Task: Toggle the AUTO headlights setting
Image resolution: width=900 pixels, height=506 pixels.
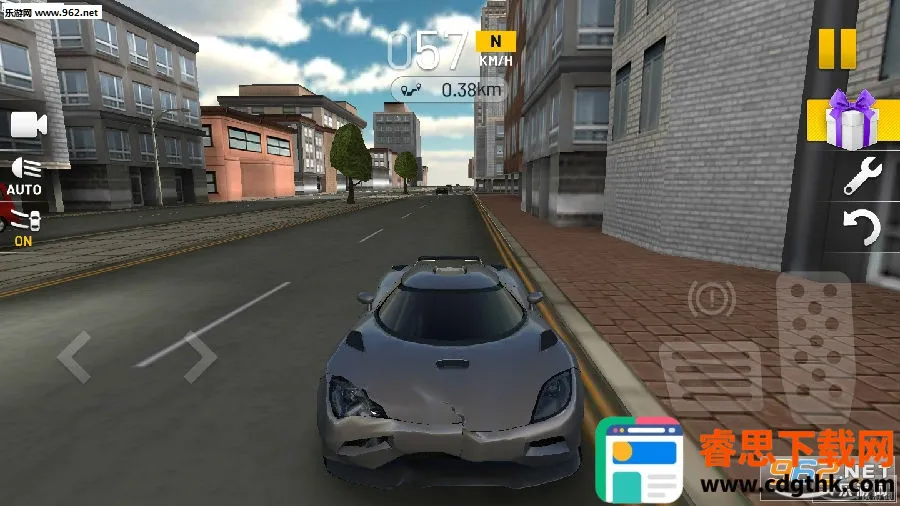Action: (24, 175)
